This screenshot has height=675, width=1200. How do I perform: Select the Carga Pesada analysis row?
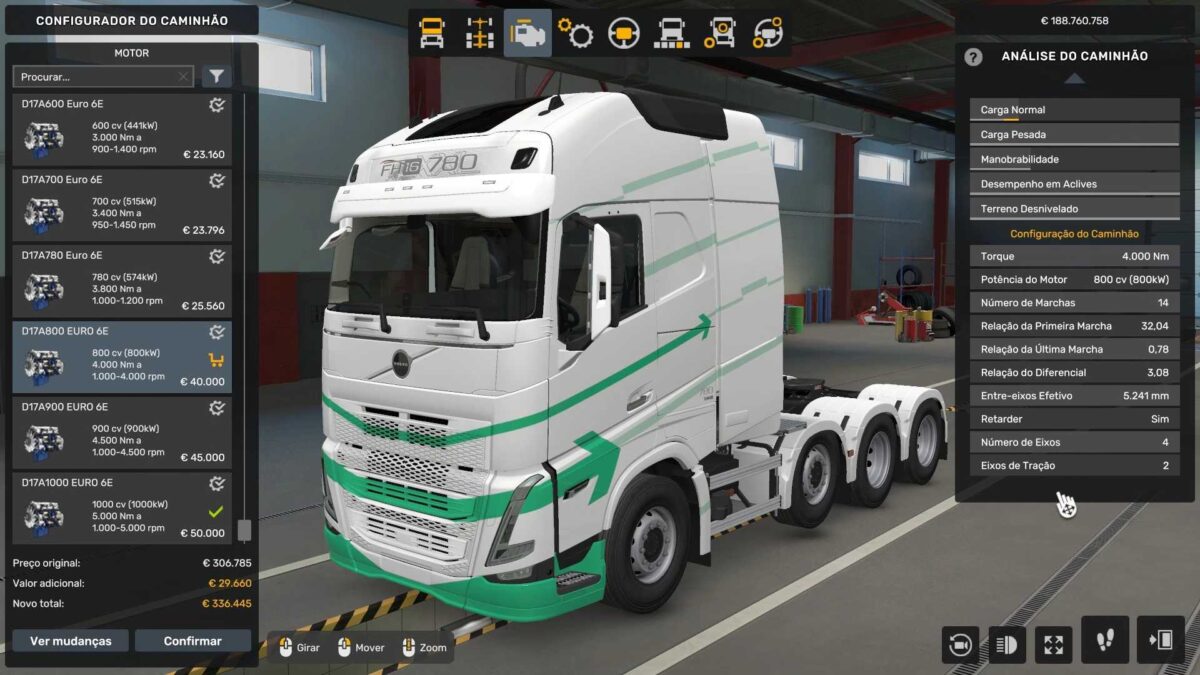pyautogui.click(x=1074, y=134)
